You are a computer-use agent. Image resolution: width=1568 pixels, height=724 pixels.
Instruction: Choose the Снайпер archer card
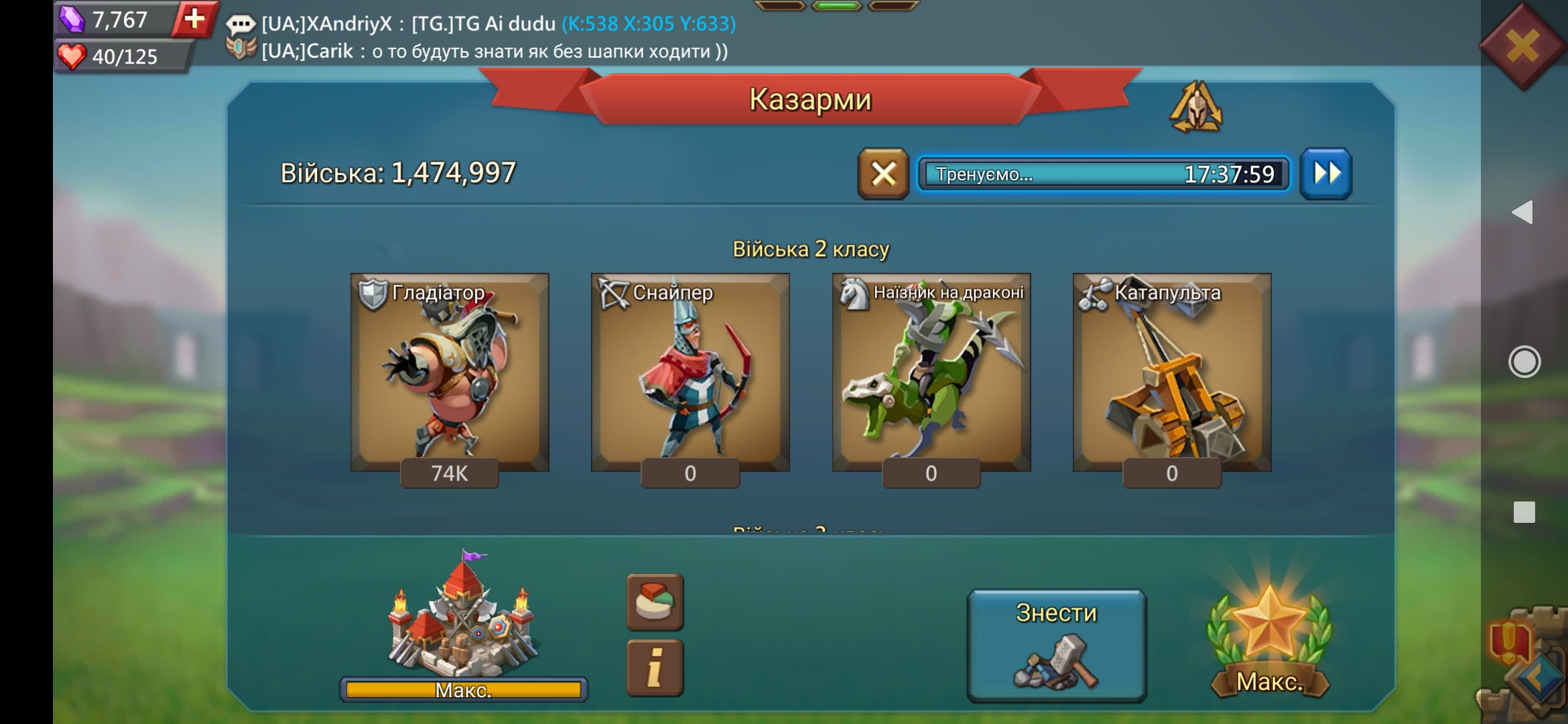point(690,373)
